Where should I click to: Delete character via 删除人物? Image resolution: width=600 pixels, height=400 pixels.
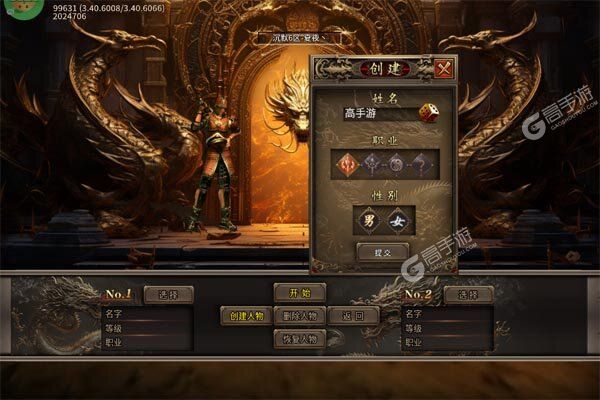[x=299, y=316]
